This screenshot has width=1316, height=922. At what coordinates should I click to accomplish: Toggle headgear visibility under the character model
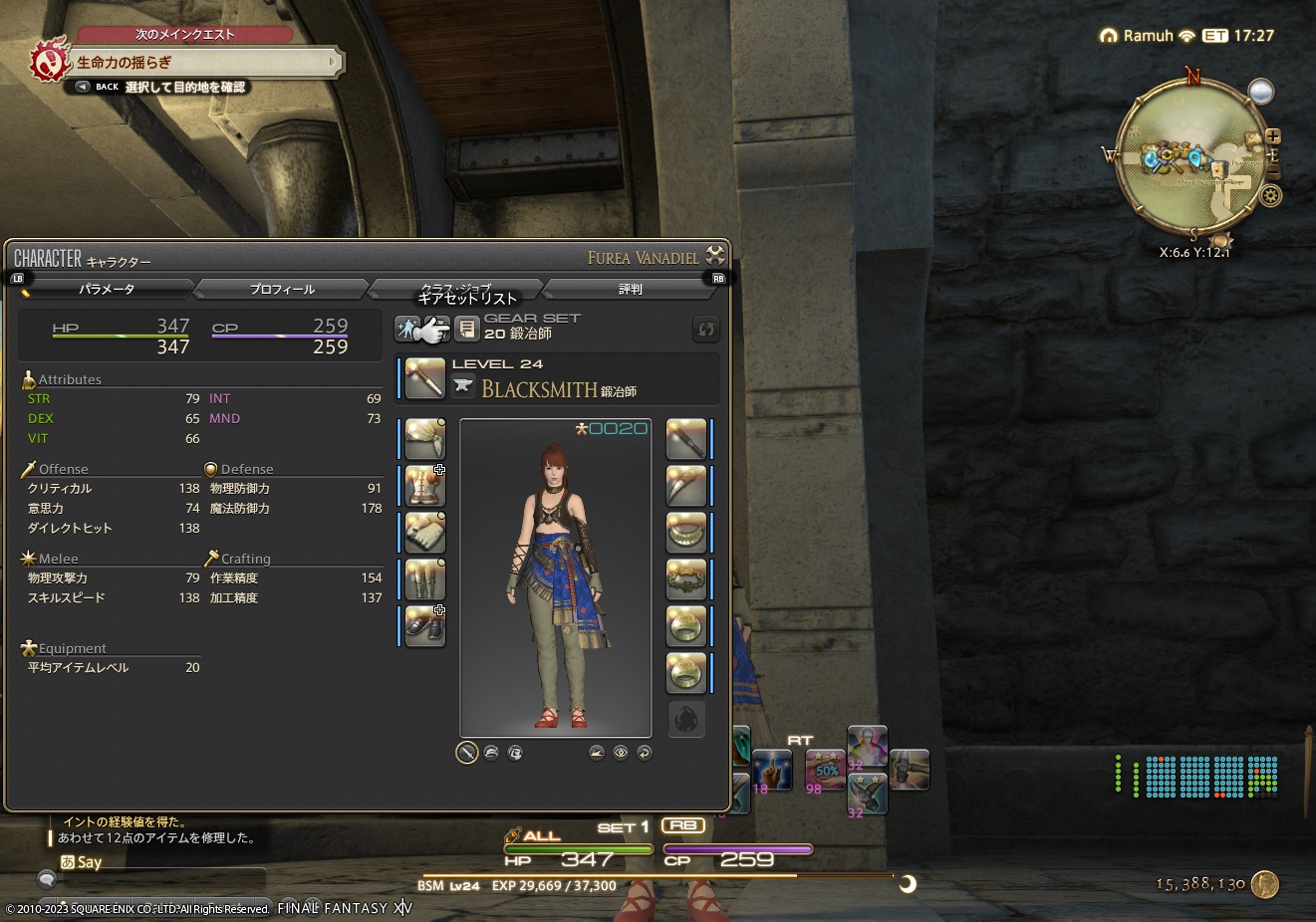click(491, 754)
